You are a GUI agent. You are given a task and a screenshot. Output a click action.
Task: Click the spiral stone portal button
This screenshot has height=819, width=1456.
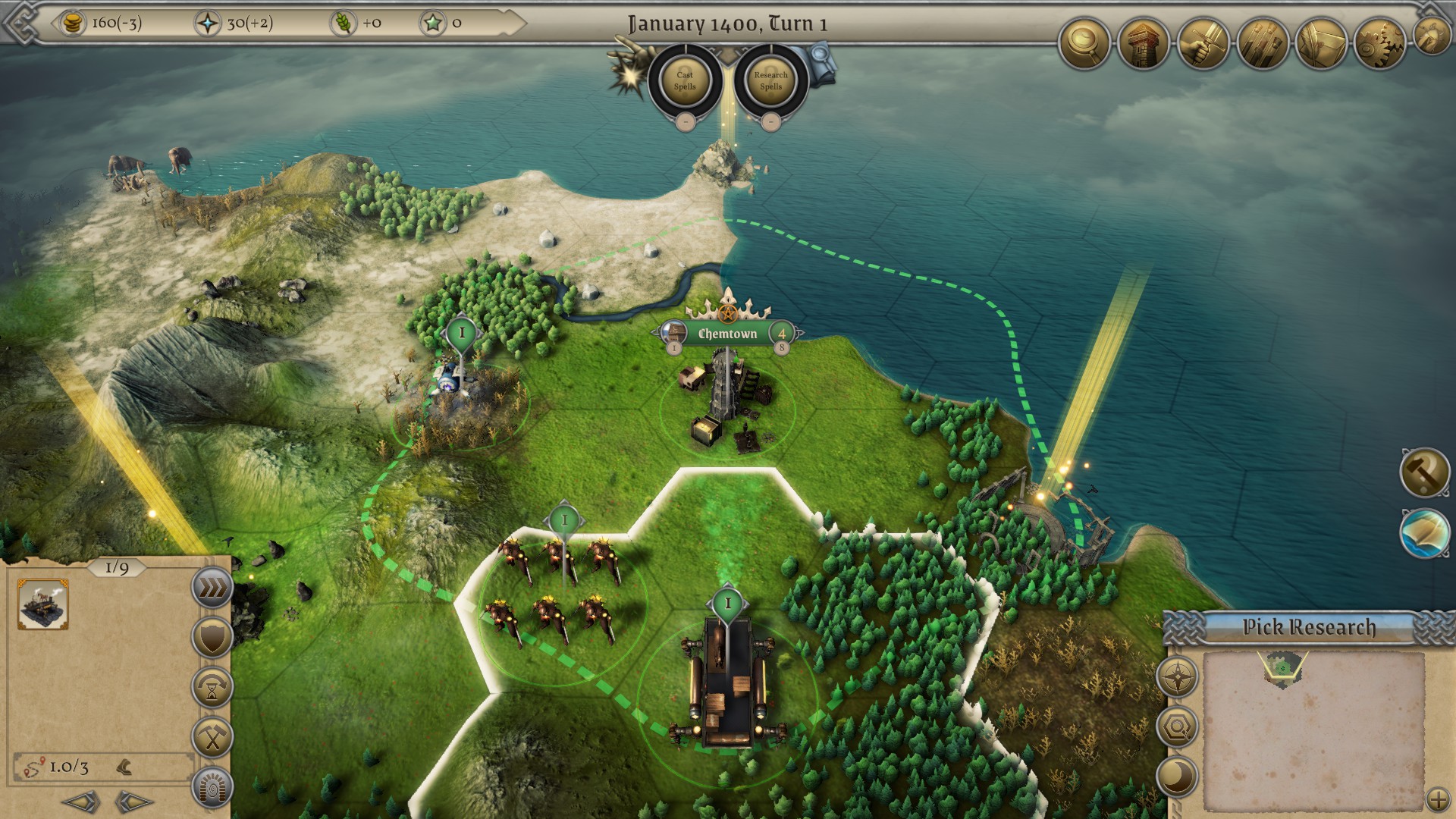(x=212, y=787)
